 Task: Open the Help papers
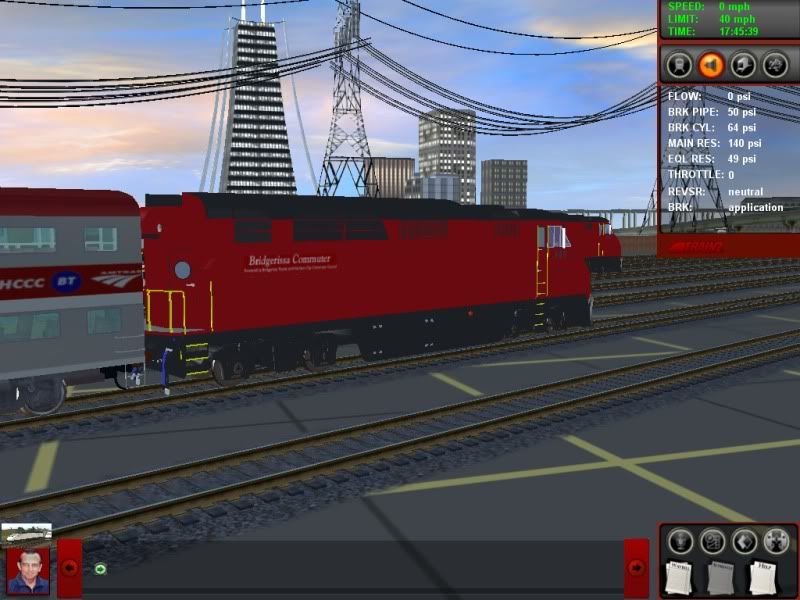point(763,578)
